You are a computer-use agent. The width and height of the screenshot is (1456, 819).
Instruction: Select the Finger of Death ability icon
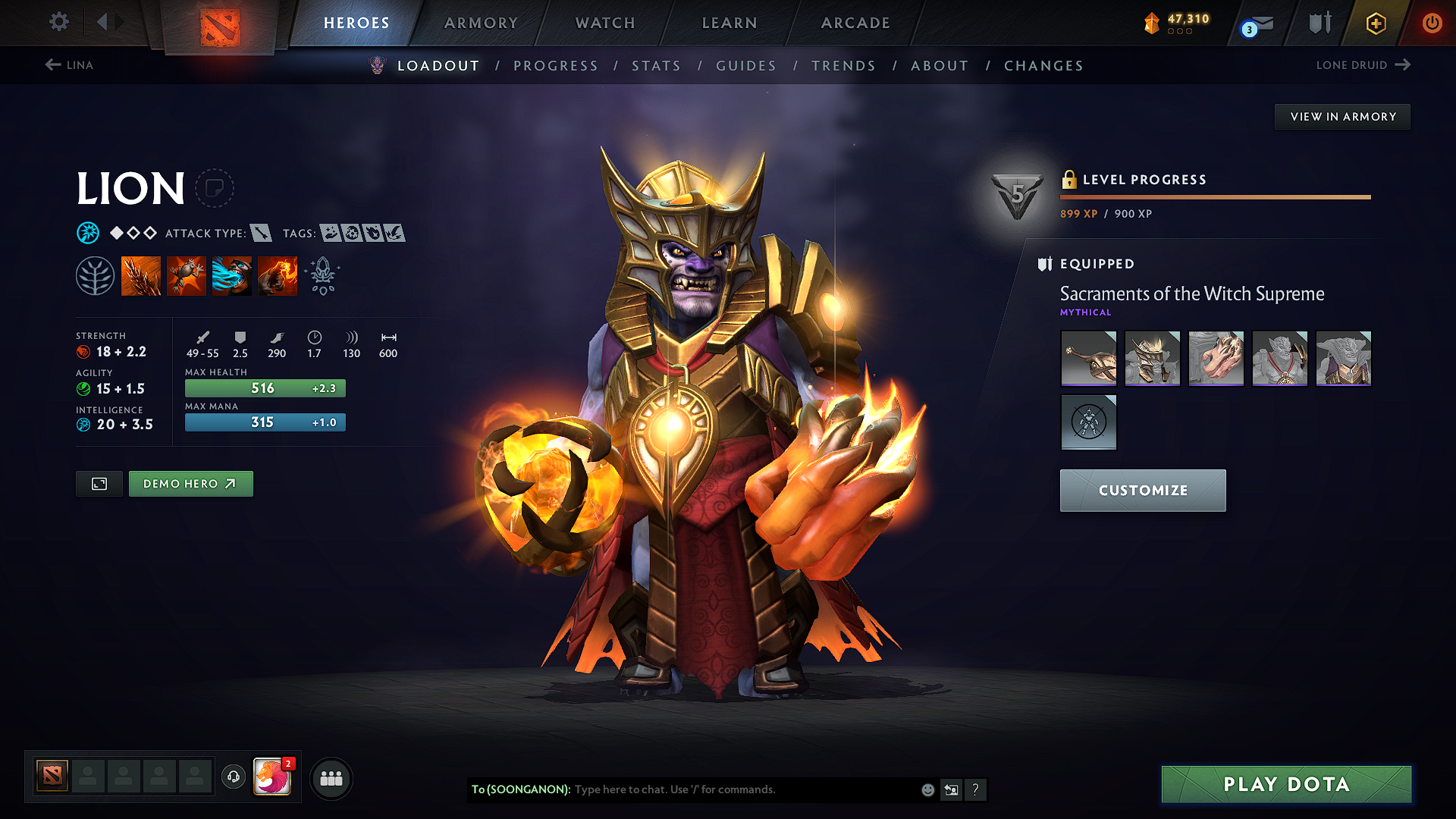[x=277, y=275]
